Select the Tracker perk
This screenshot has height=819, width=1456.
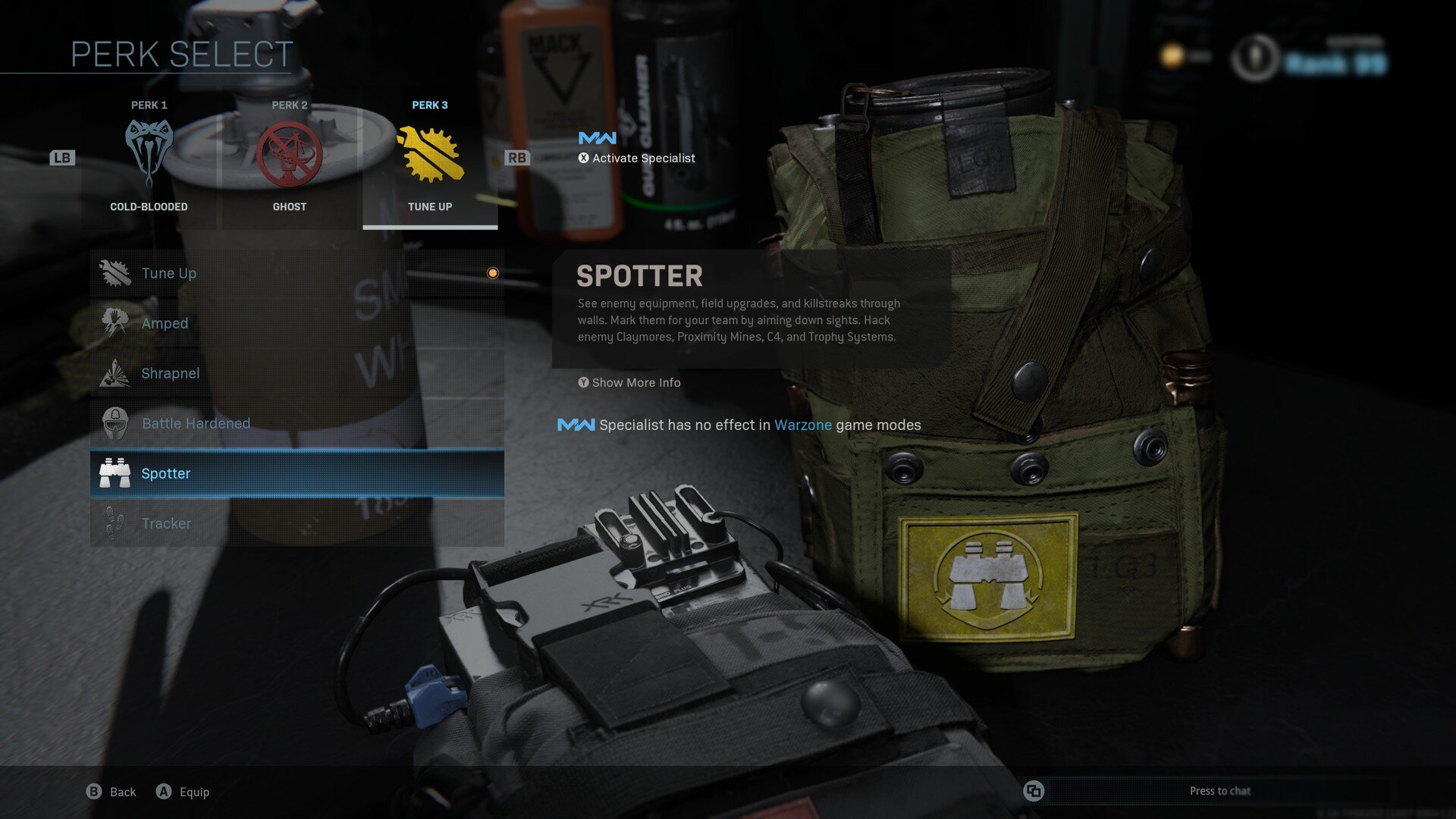[x=297, y=523]
